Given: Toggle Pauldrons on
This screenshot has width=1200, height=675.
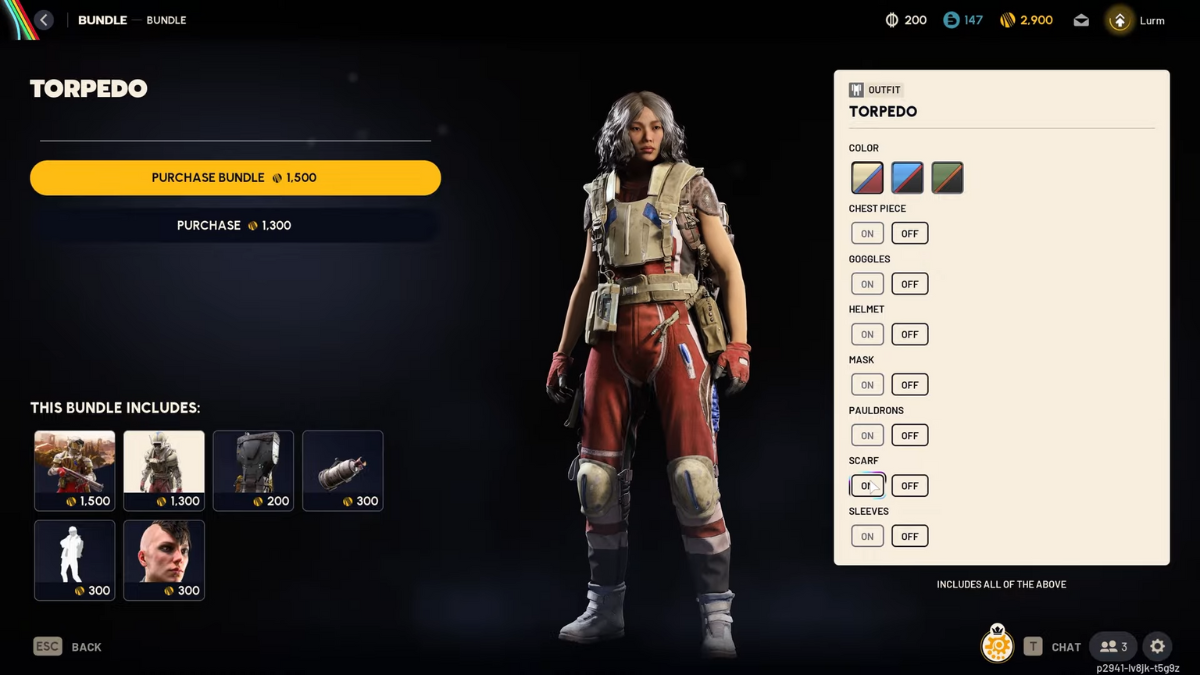Looking at the screenshot, I should point(867,435).
